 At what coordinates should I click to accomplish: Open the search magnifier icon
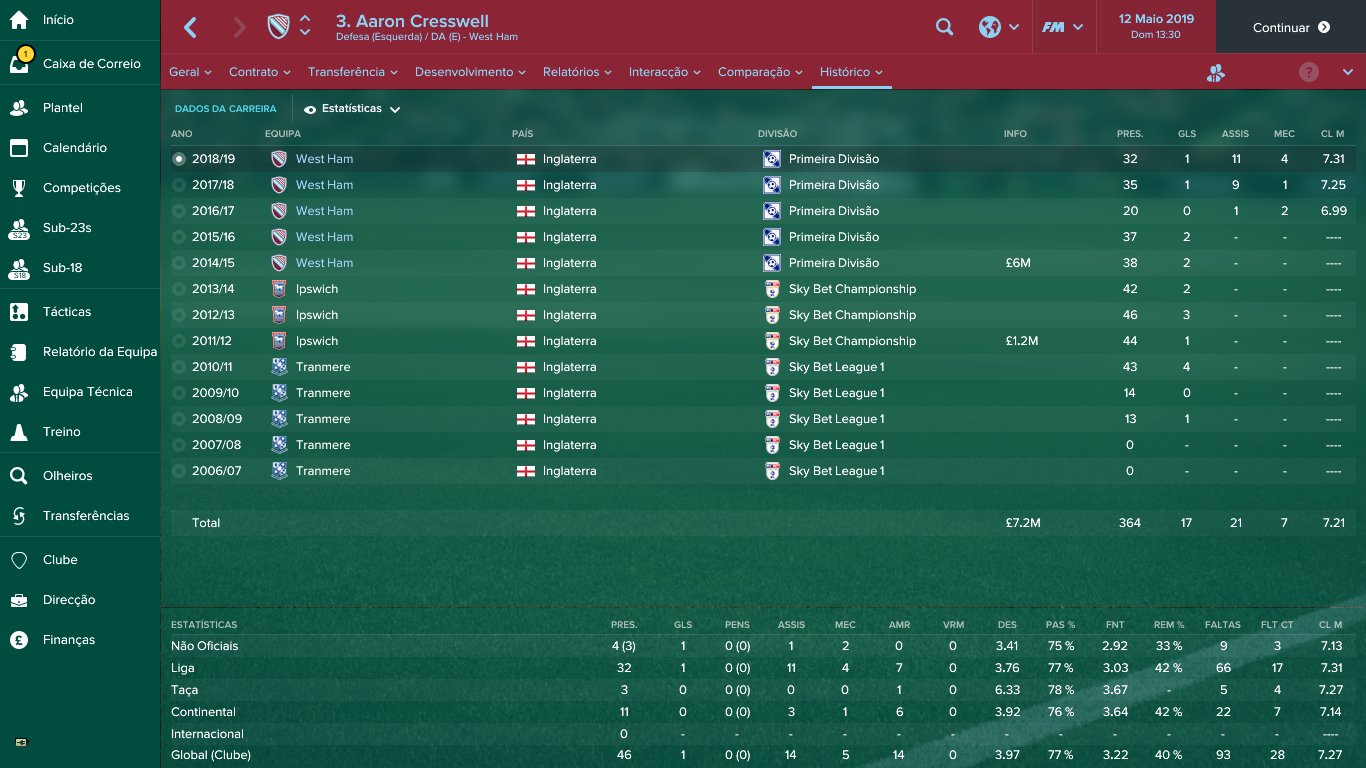click(944, 28)
